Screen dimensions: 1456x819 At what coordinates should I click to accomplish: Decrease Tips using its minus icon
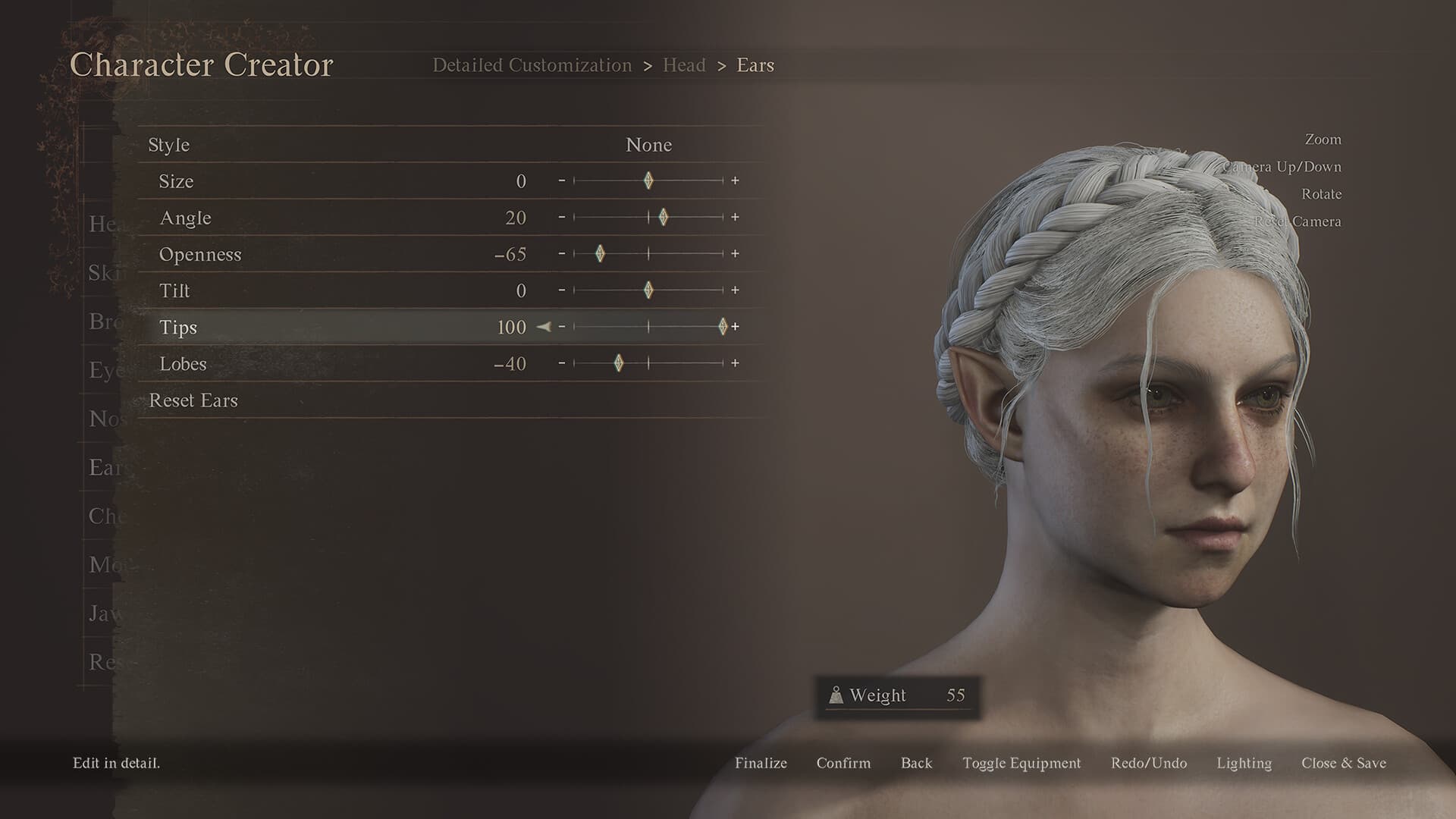click(562, 327)
